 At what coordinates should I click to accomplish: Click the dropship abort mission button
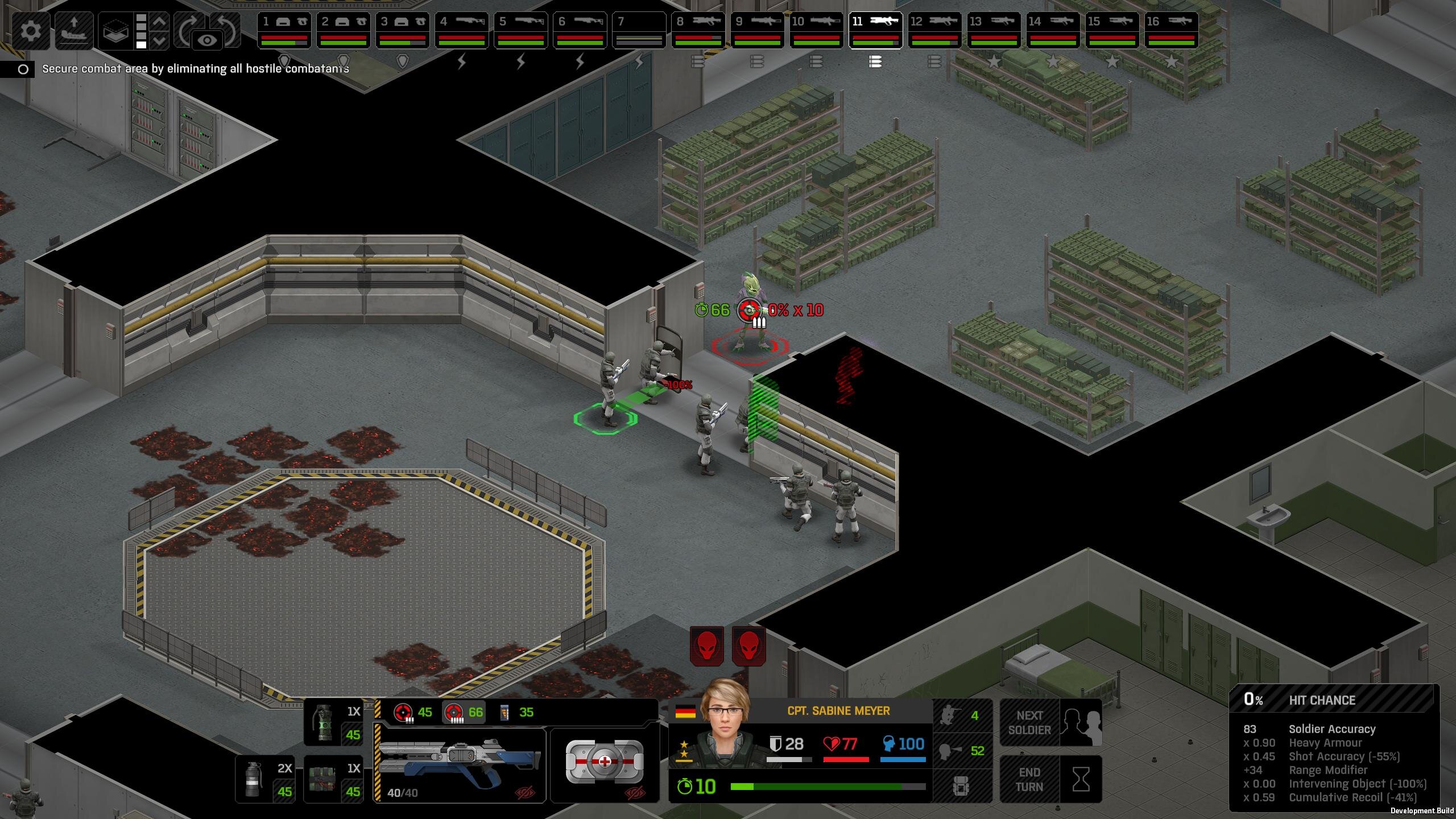pyautogui.click(x=74, y=30)
